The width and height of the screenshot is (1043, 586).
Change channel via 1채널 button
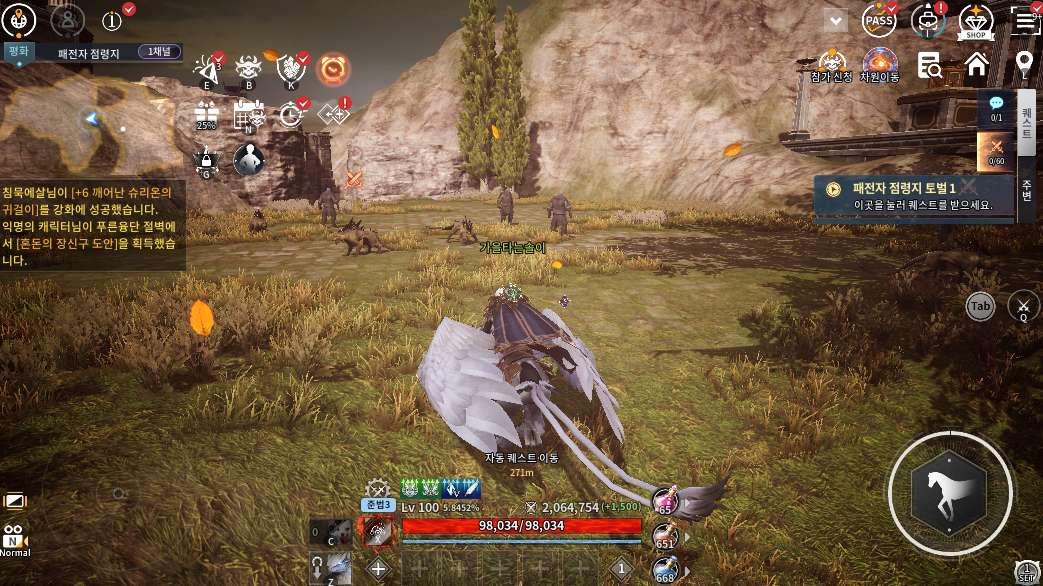click(x=159, y=52)
